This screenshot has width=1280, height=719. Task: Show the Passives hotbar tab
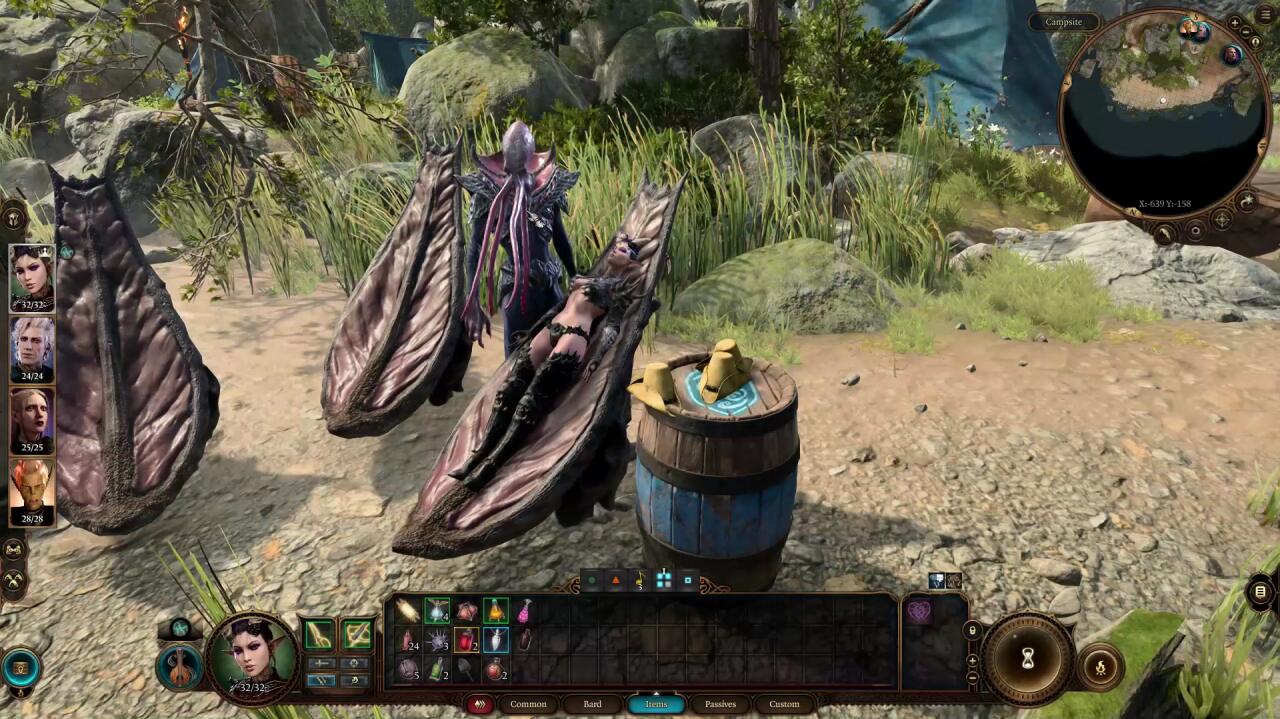(x=720, y=704)
